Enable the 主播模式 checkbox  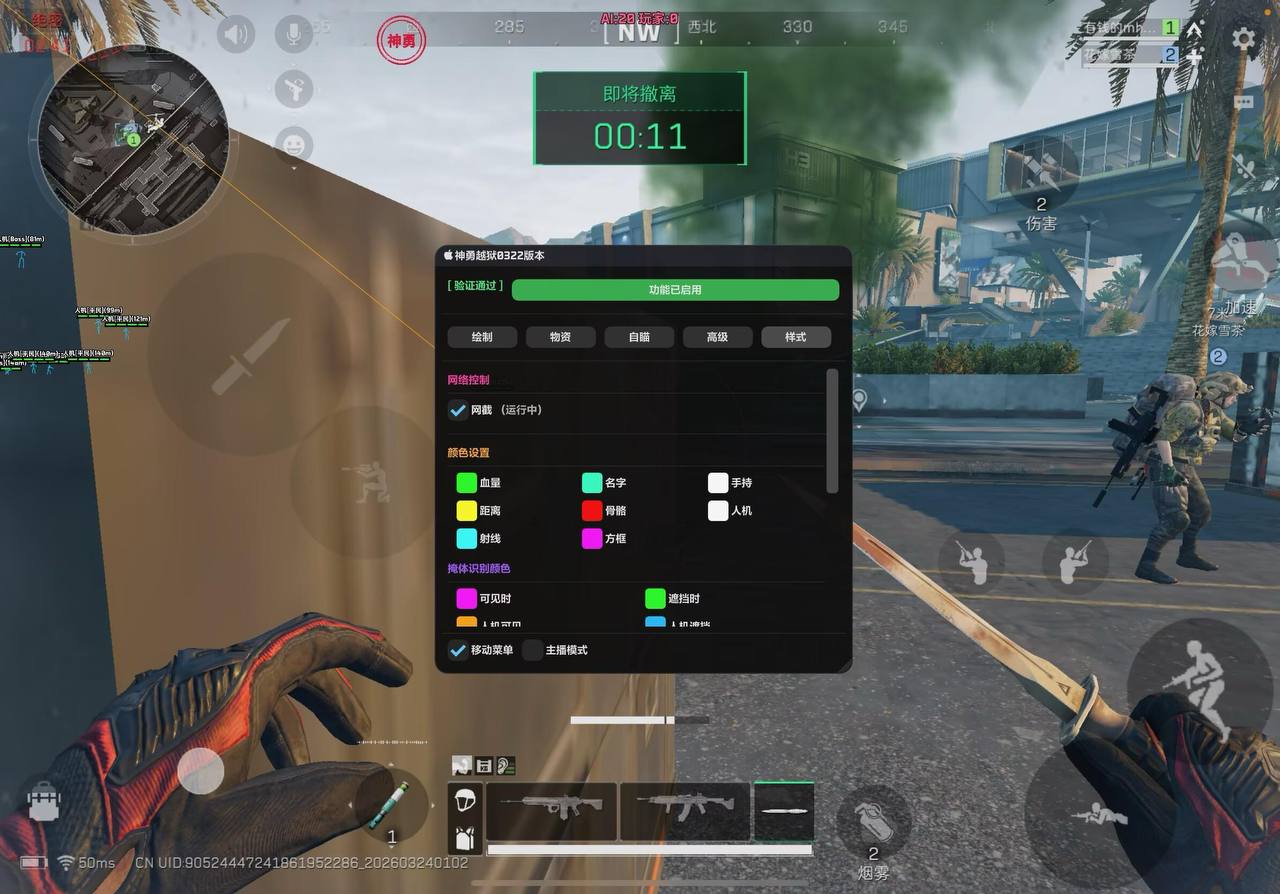(x=533, y=650)
